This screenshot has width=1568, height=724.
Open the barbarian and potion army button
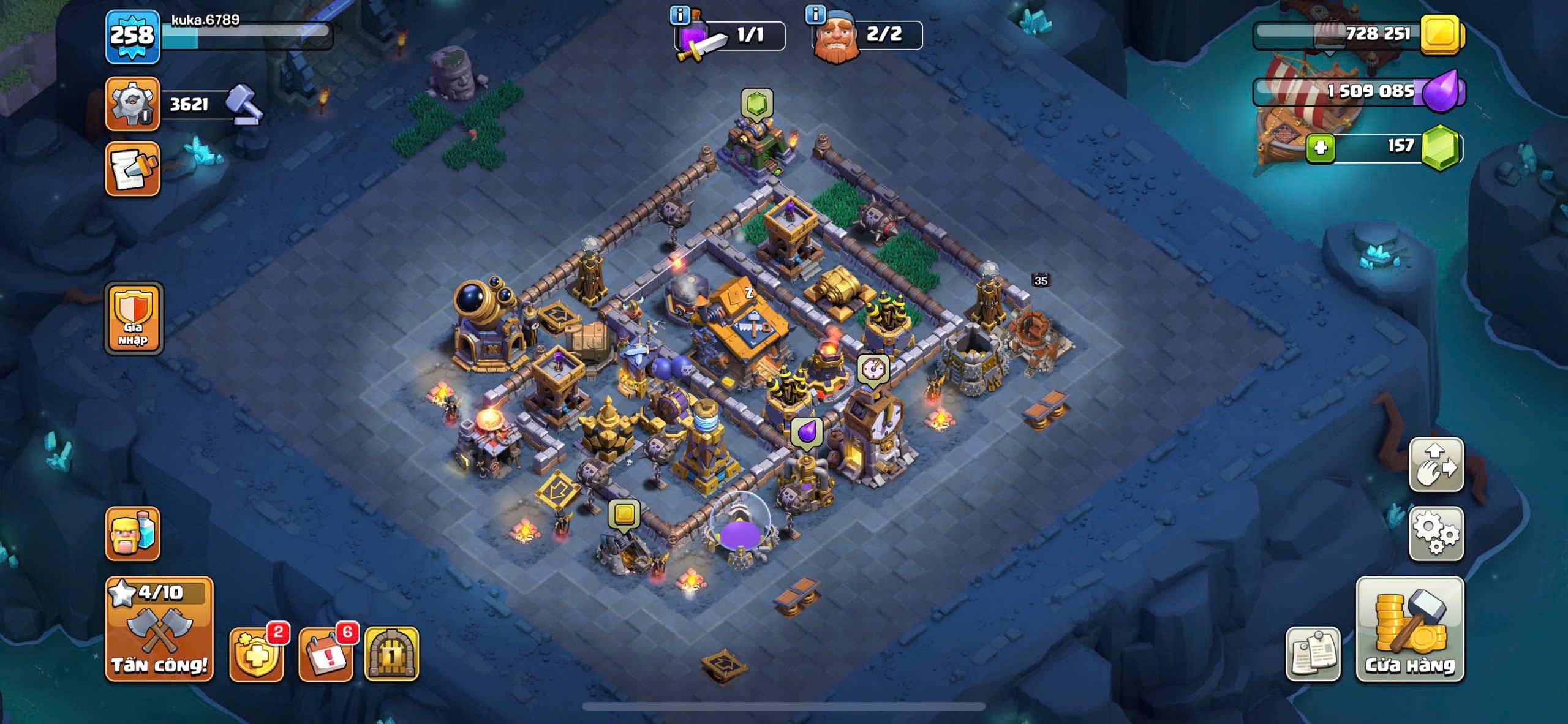[x=132, y=534]
